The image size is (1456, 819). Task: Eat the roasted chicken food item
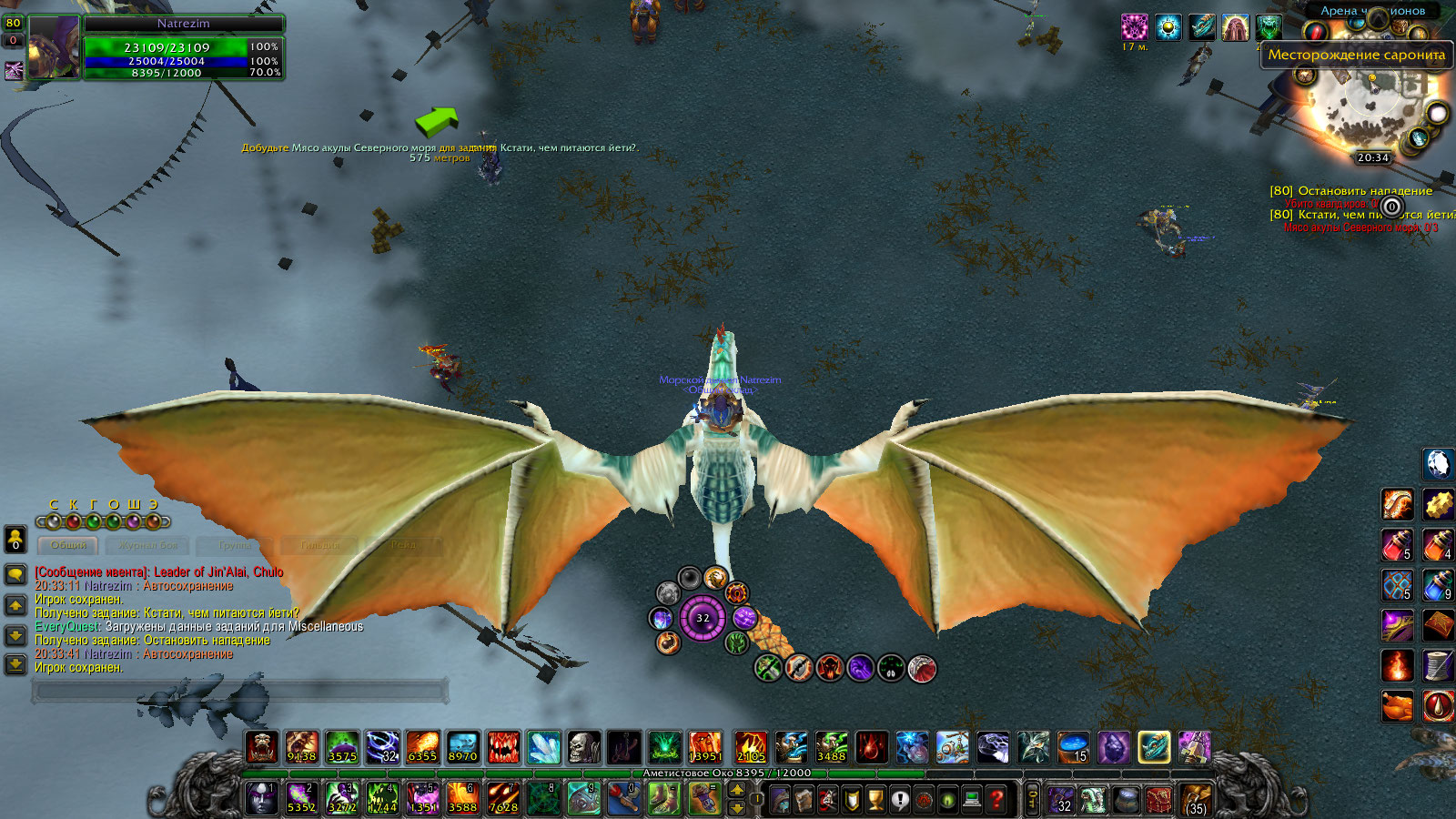click(1398, 705)
